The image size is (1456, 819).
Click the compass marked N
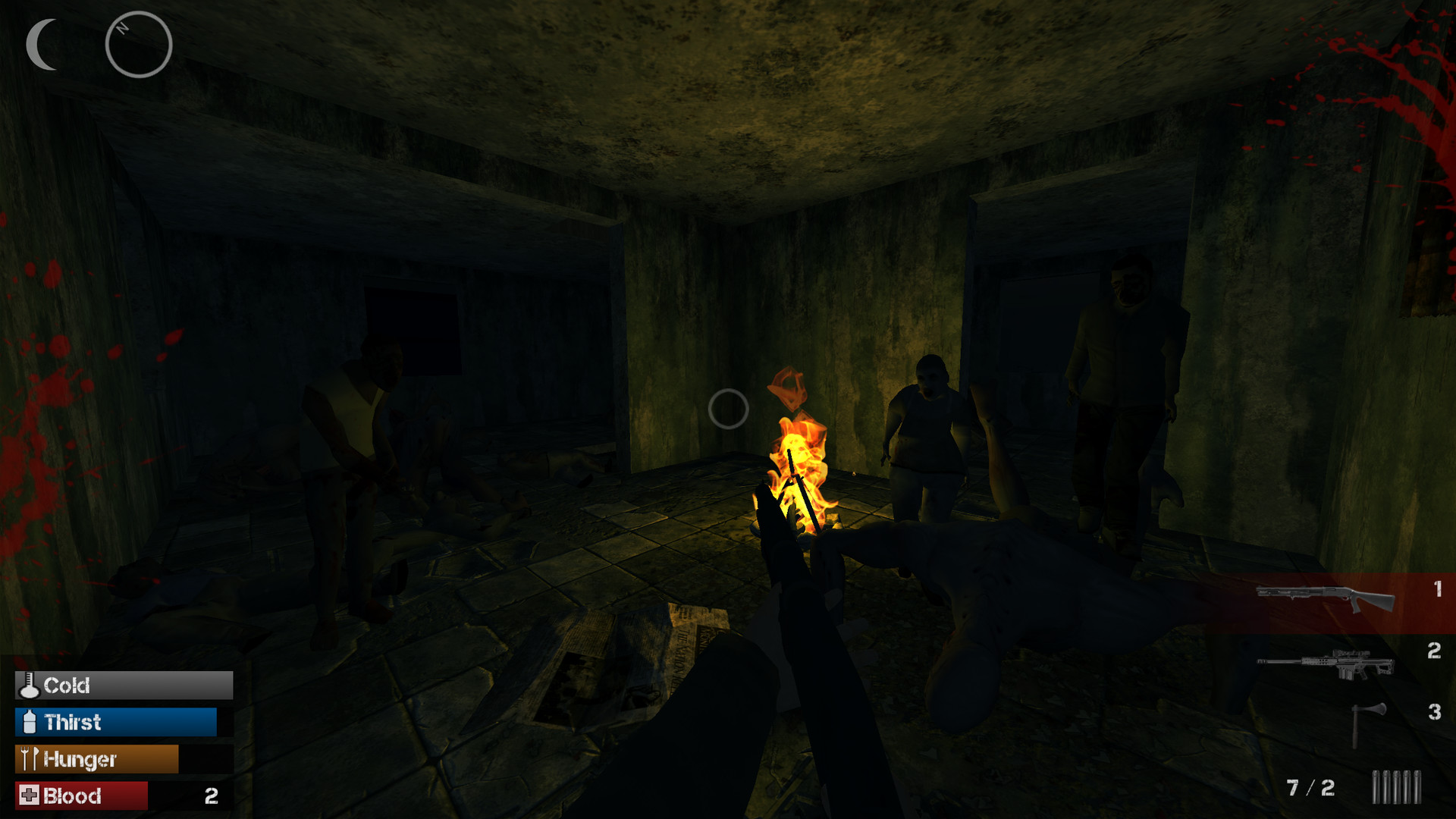(x=139, y=44)
